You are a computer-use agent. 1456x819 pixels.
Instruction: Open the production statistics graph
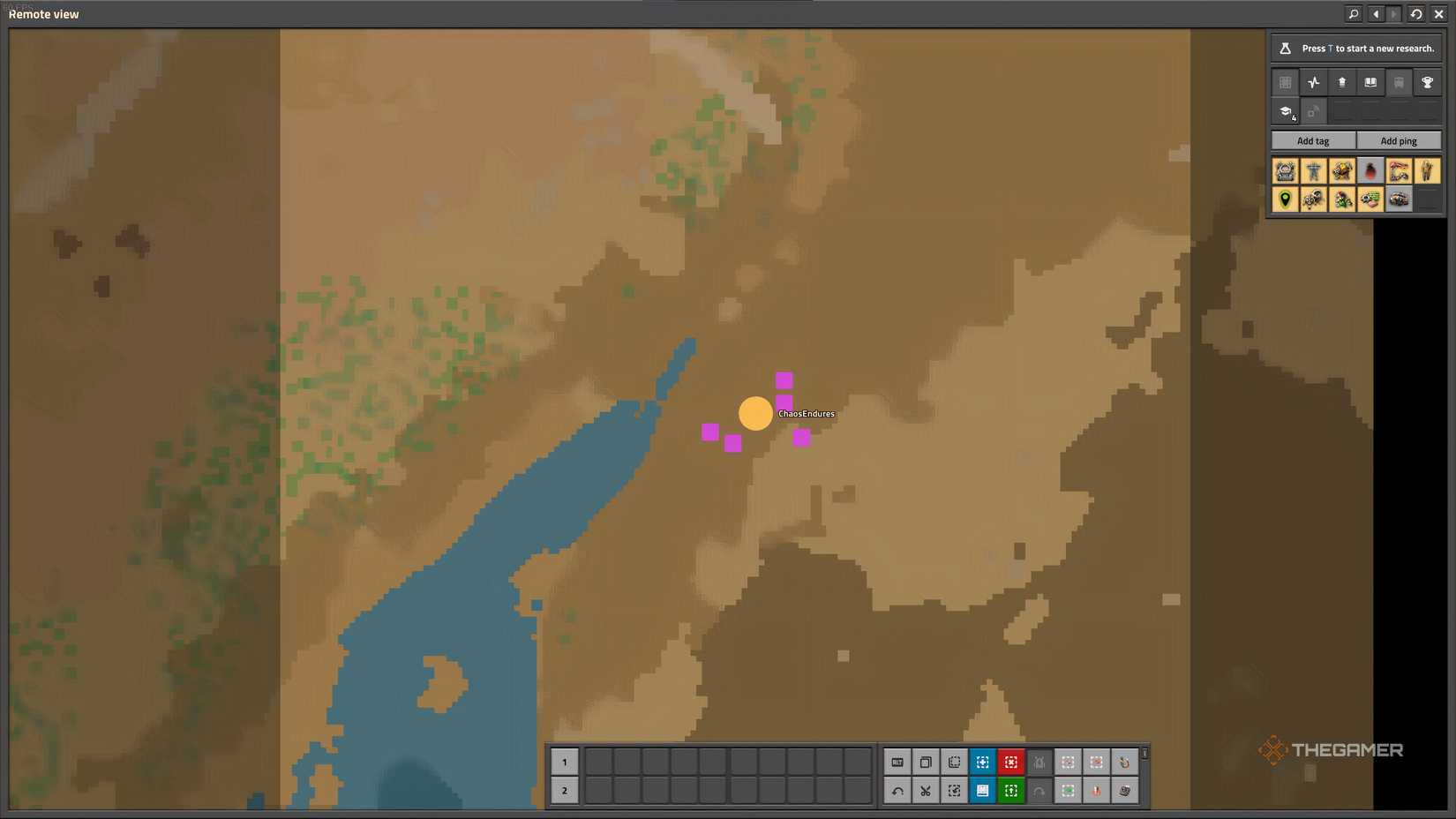(1314, 81)
